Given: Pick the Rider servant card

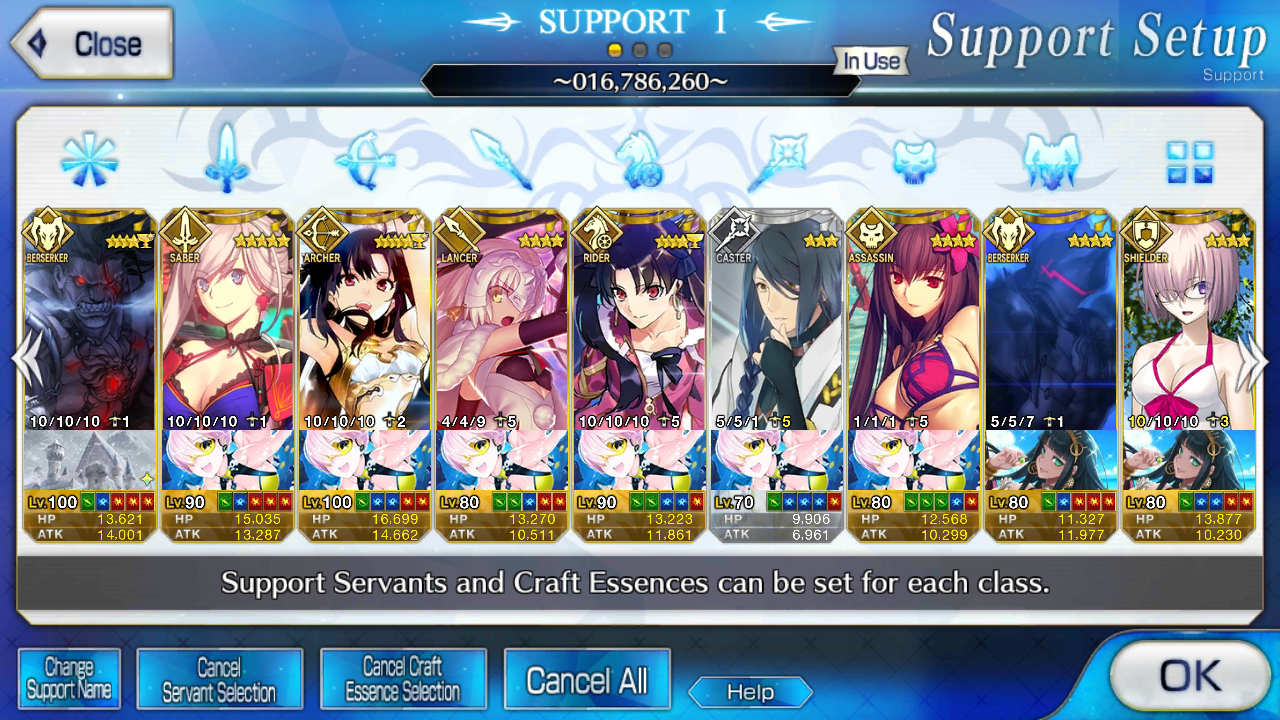Looking at the screenshot, I should [x=640, y=320].
